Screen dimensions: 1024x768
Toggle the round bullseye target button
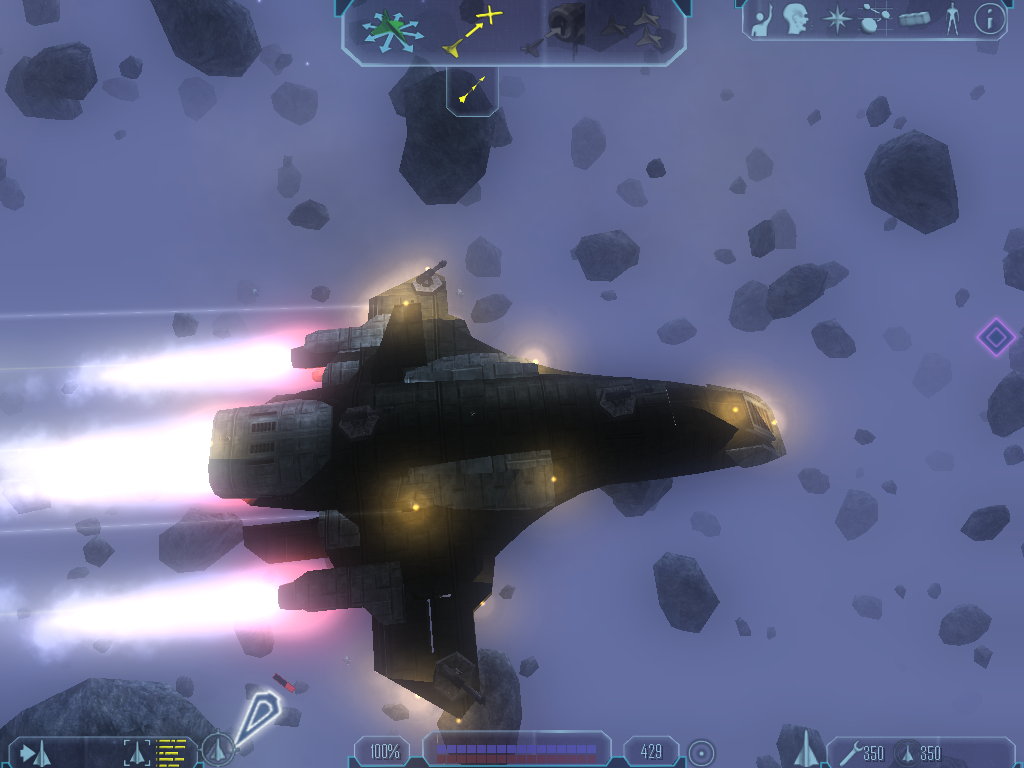tap(701, 751)
